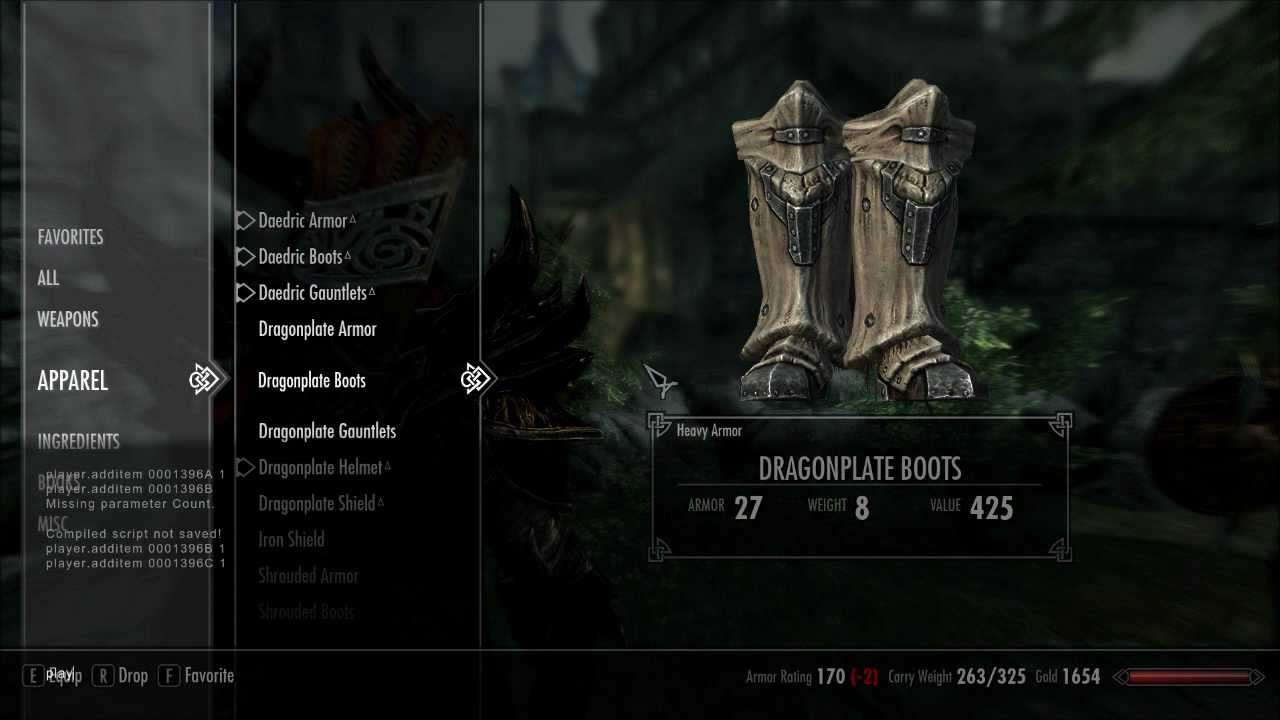Image resolution: width=1280 pixels, height=720 pixels.
Task: Select Daedric Armor in the list
Action: tap(303, 221)
